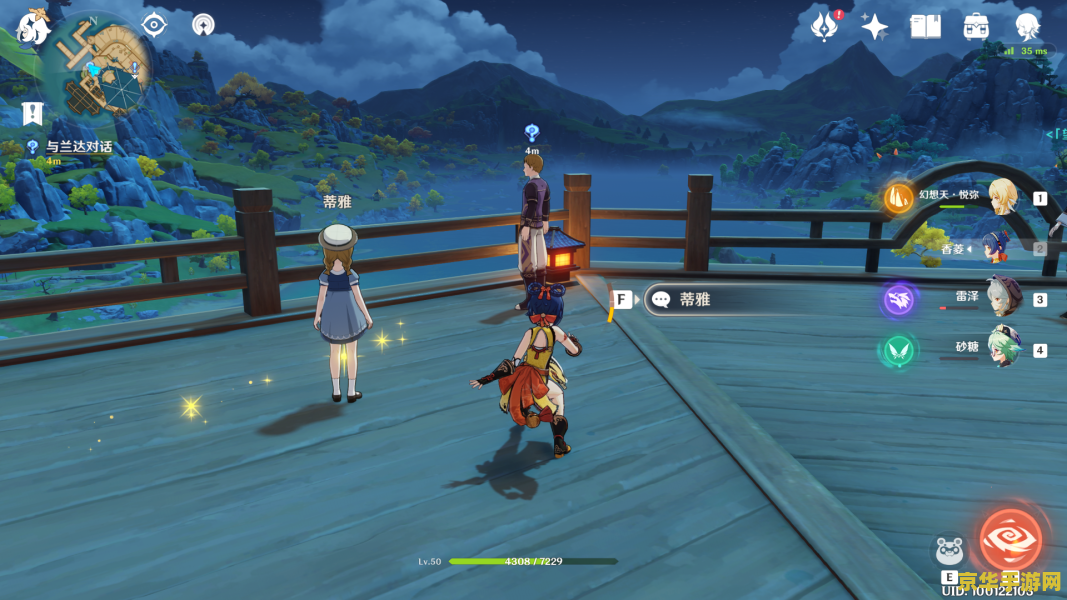Activate 砂糖's green wing burst icon
This screenshot has width=1067, height=600.
coord(899,350)
